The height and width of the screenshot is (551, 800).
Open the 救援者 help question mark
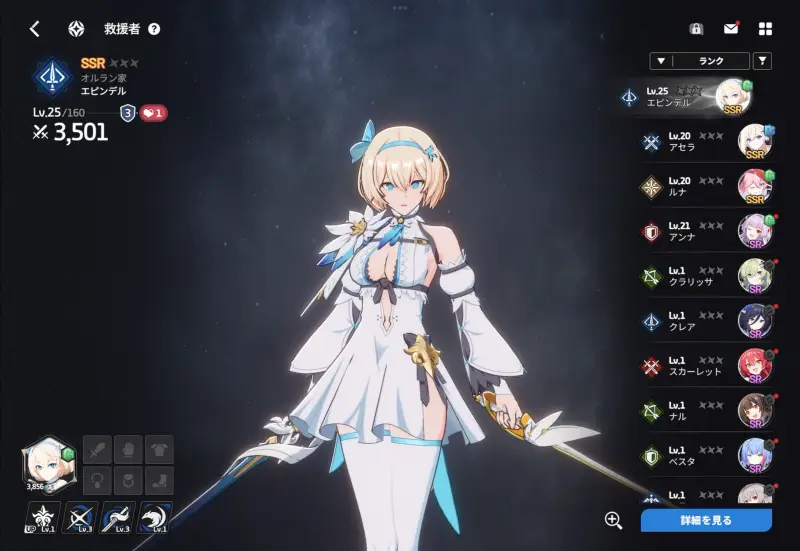(x=154, y=29)
